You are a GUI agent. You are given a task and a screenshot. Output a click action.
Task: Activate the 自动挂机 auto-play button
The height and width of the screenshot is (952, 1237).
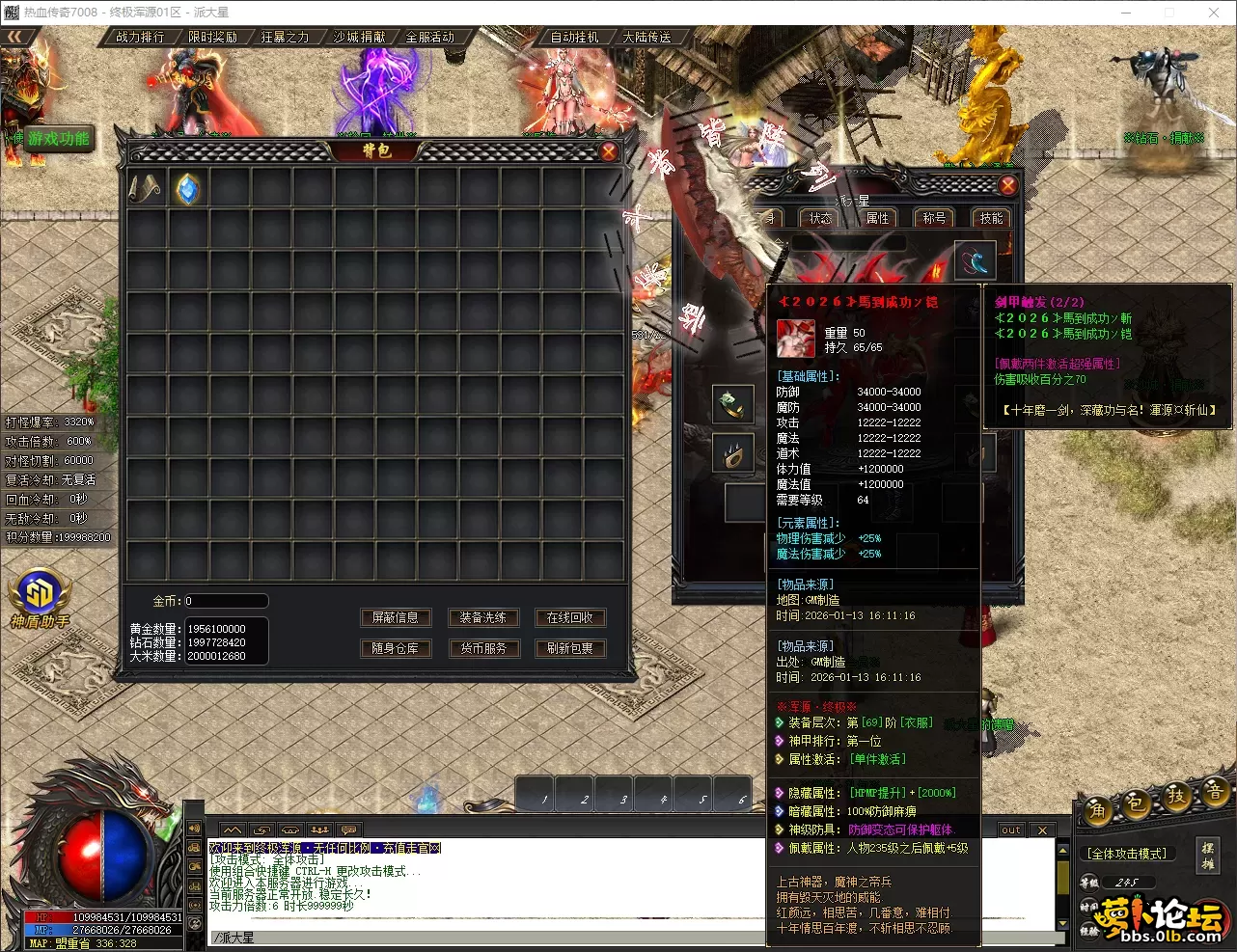[x=574, y=37]
